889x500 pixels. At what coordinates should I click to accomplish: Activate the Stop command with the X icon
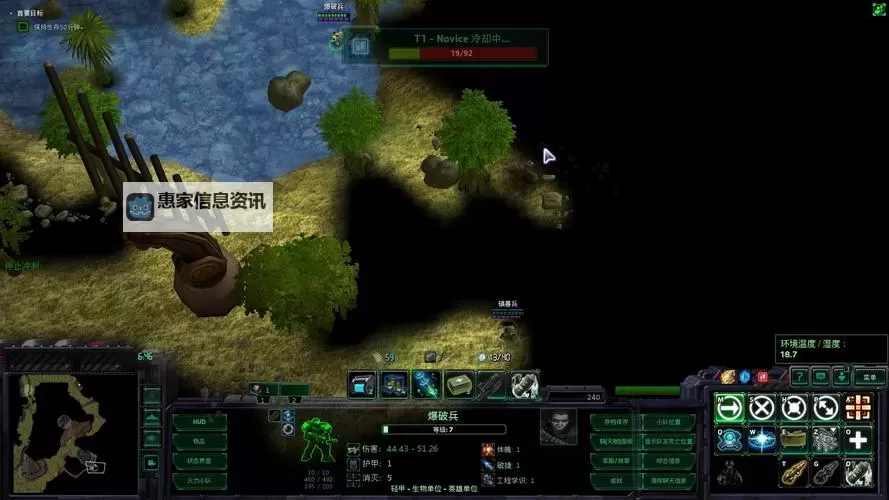[x=762, y=408]
